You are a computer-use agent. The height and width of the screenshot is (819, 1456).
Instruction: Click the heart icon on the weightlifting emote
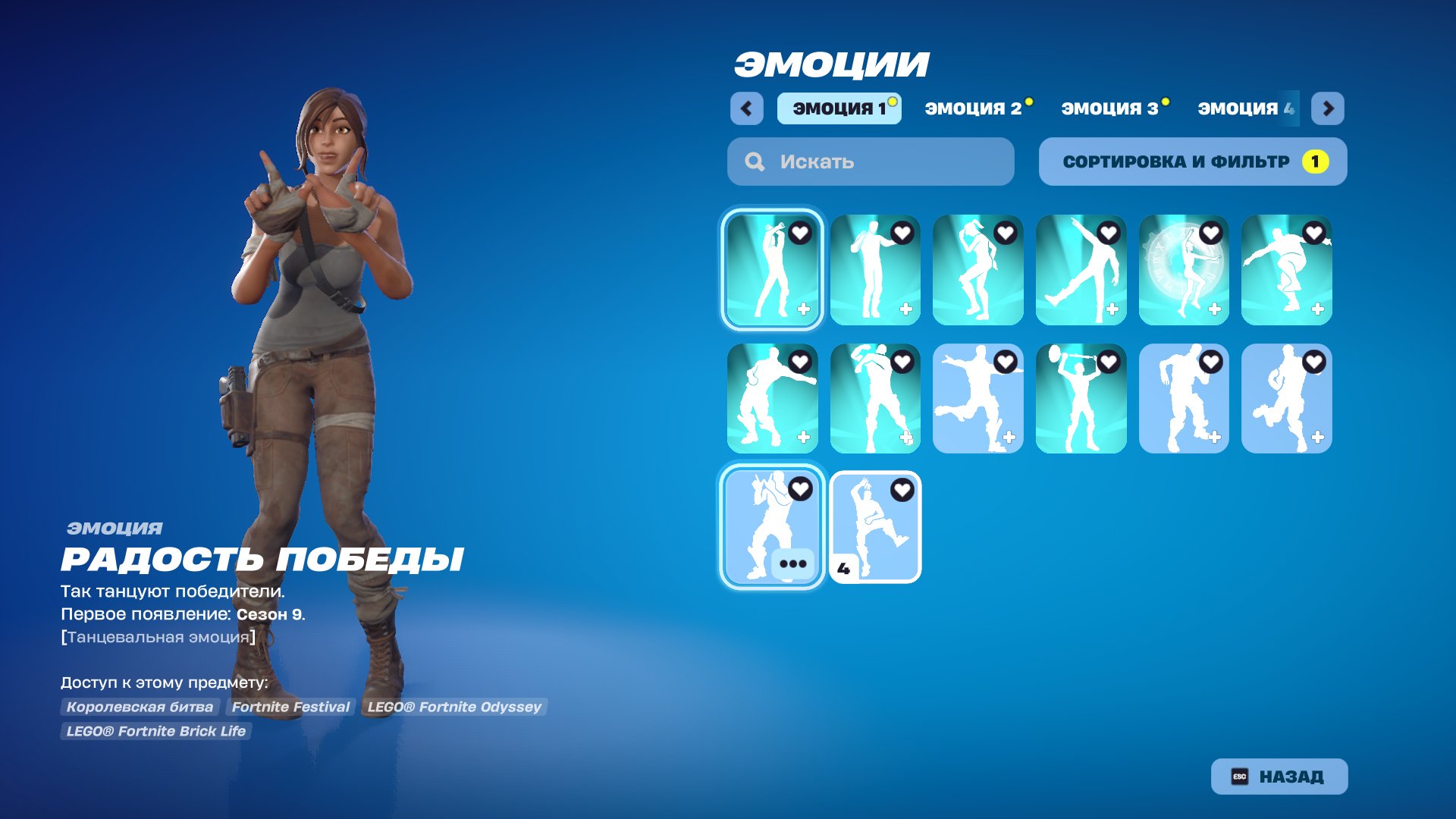[x=1107, y=362]
